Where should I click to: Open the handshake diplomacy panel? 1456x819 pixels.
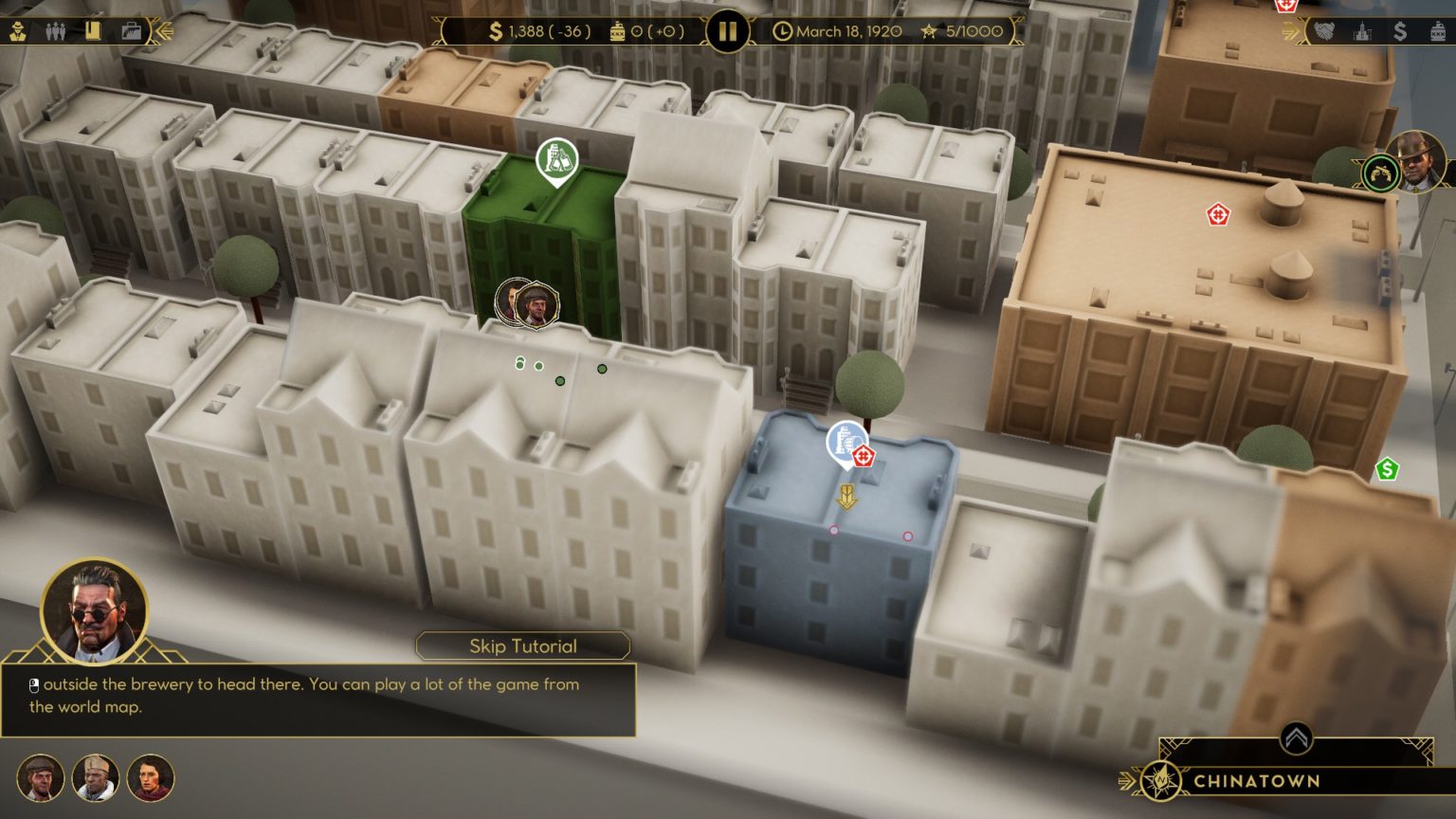[x=1324, y=31]
